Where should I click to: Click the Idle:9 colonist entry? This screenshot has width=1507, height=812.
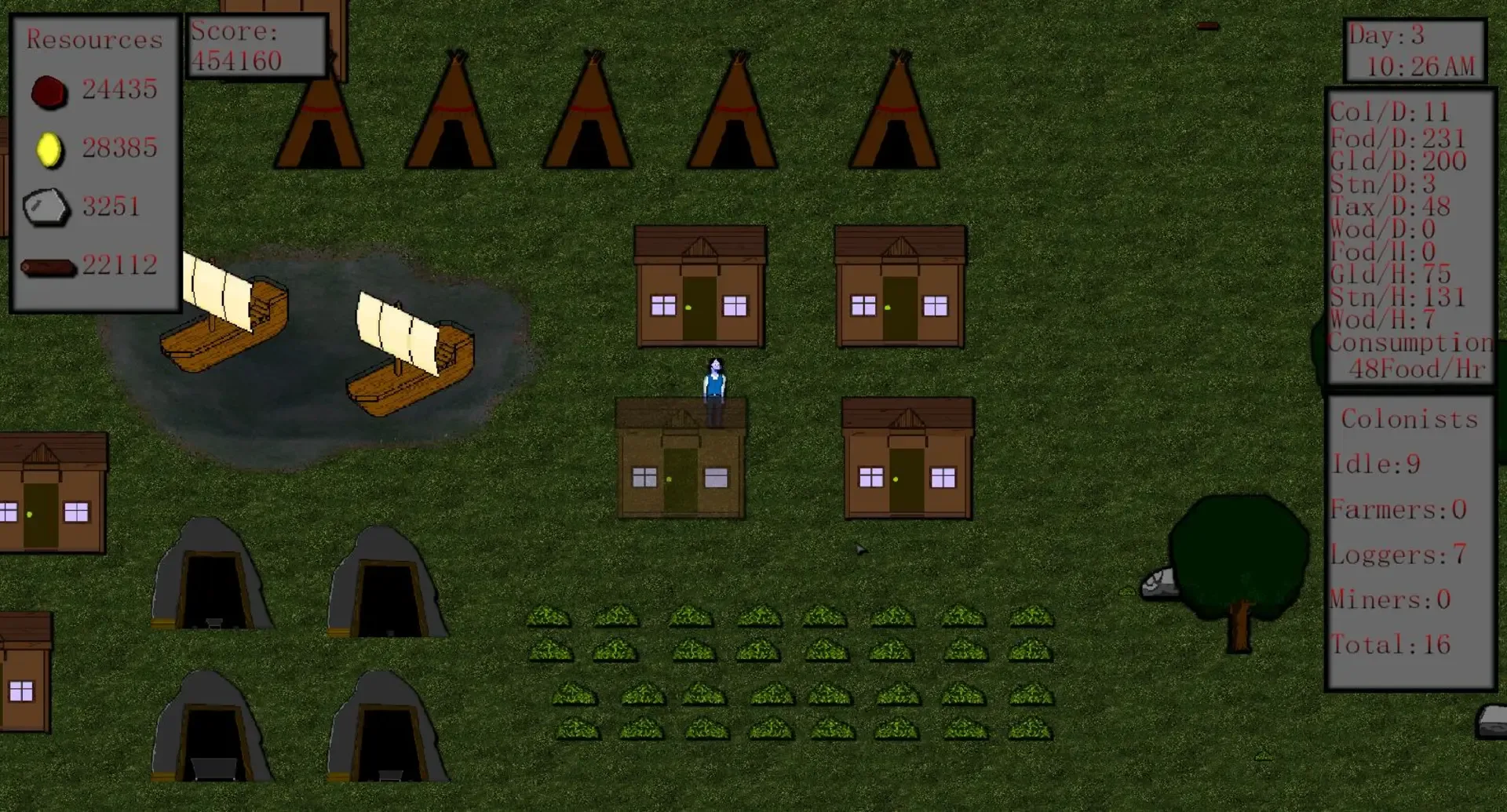pyautogui.click(x=1375, y=464)
